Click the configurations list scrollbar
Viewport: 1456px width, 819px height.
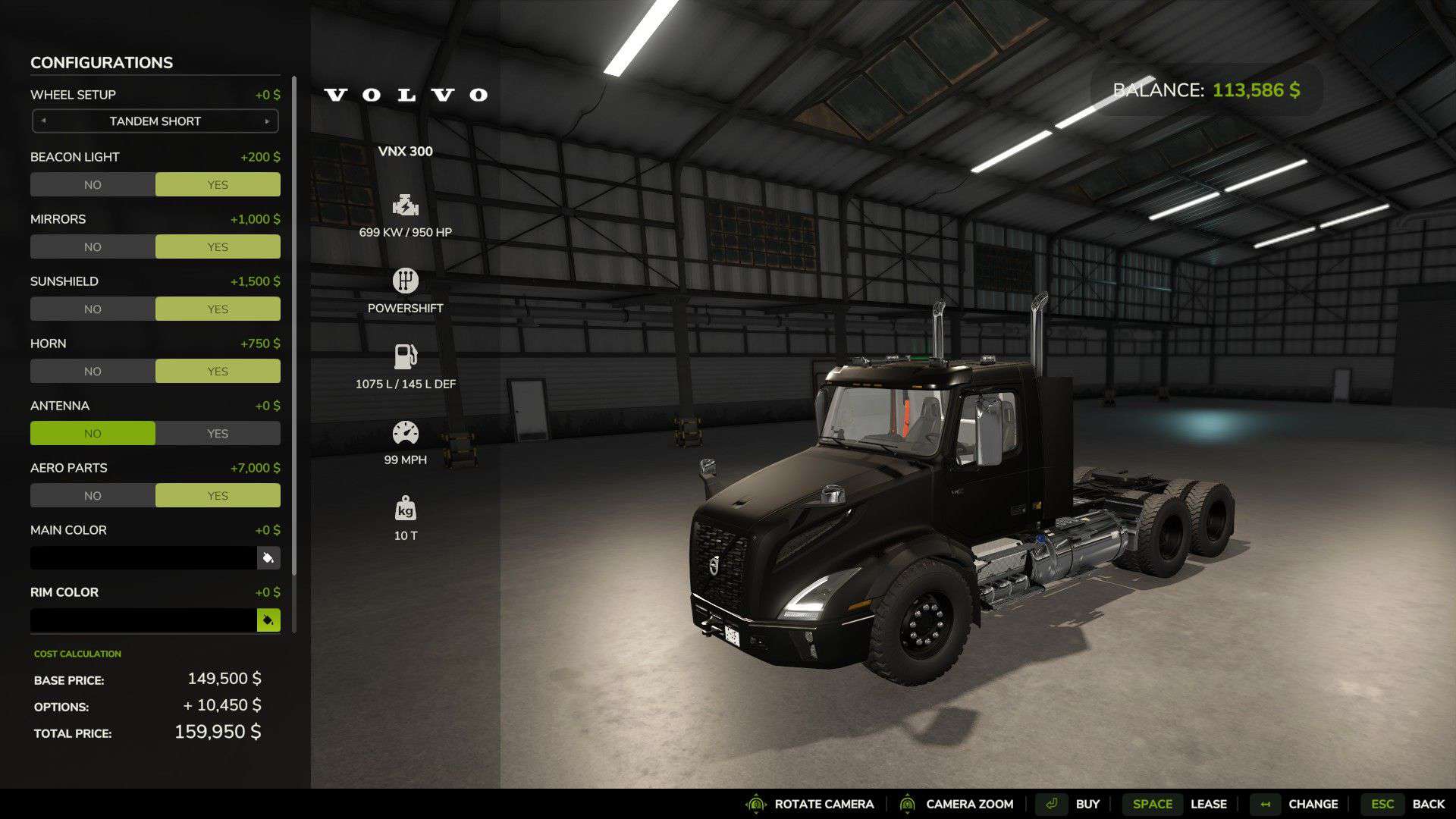pyautogui.click(x=294, y=326)
